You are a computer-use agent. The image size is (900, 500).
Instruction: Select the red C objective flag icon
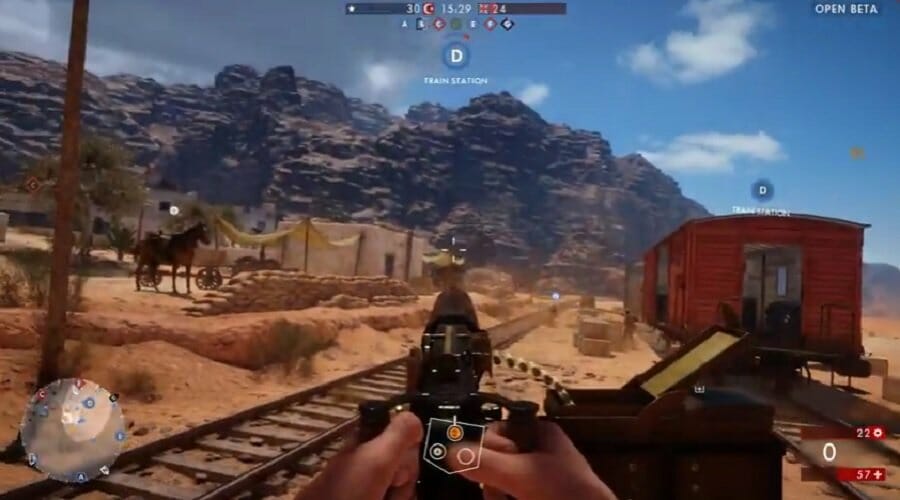pyautogui.click(x=439, y=24)
